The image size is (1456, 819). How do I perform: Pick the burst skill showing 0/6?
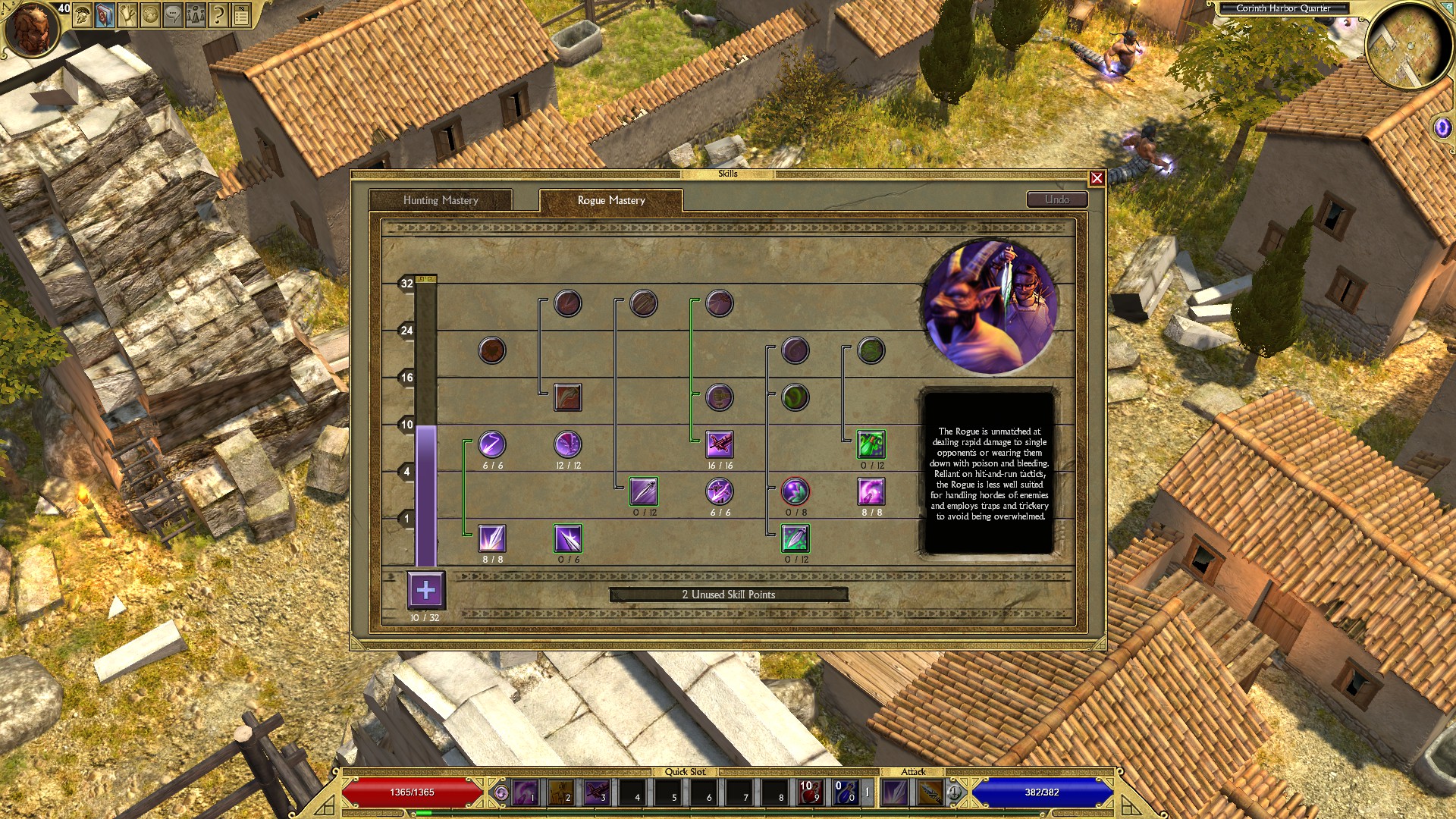click(568, 538)
